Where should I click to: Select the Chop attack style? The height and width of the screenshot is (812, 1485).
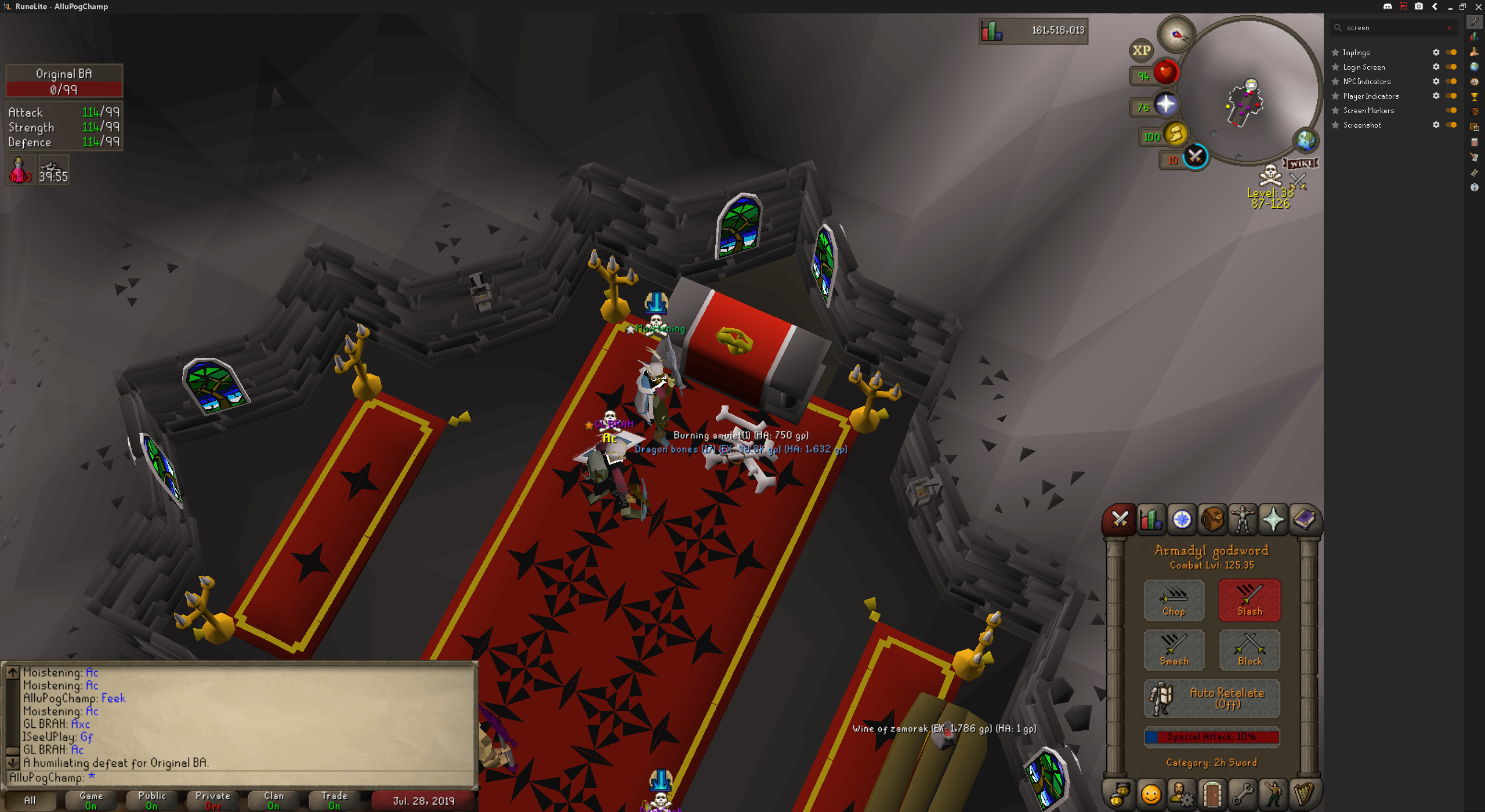tap(1173, 600)
